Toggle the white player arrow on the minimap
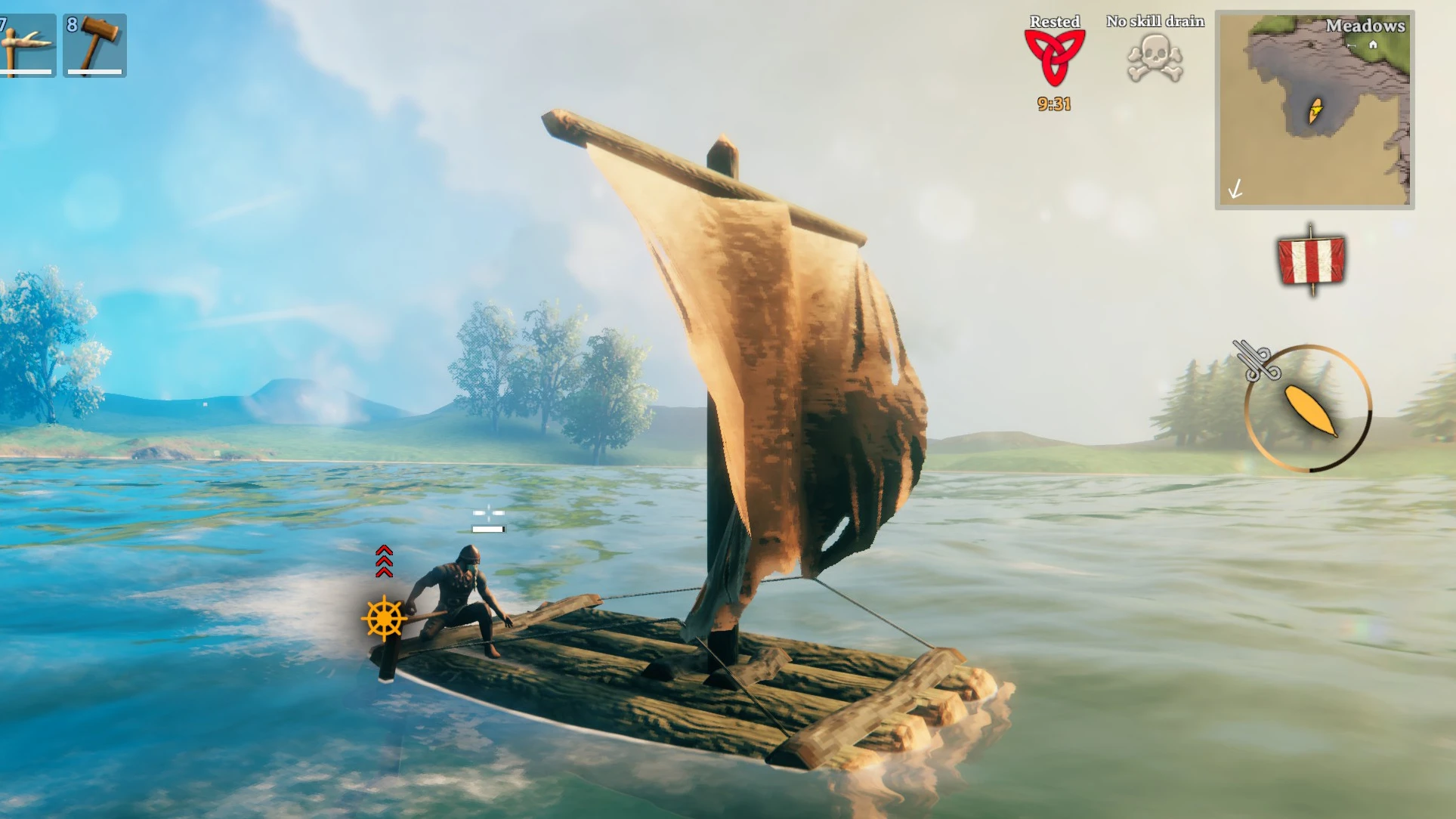1456x819 pixels. (x=1235, y=189)
